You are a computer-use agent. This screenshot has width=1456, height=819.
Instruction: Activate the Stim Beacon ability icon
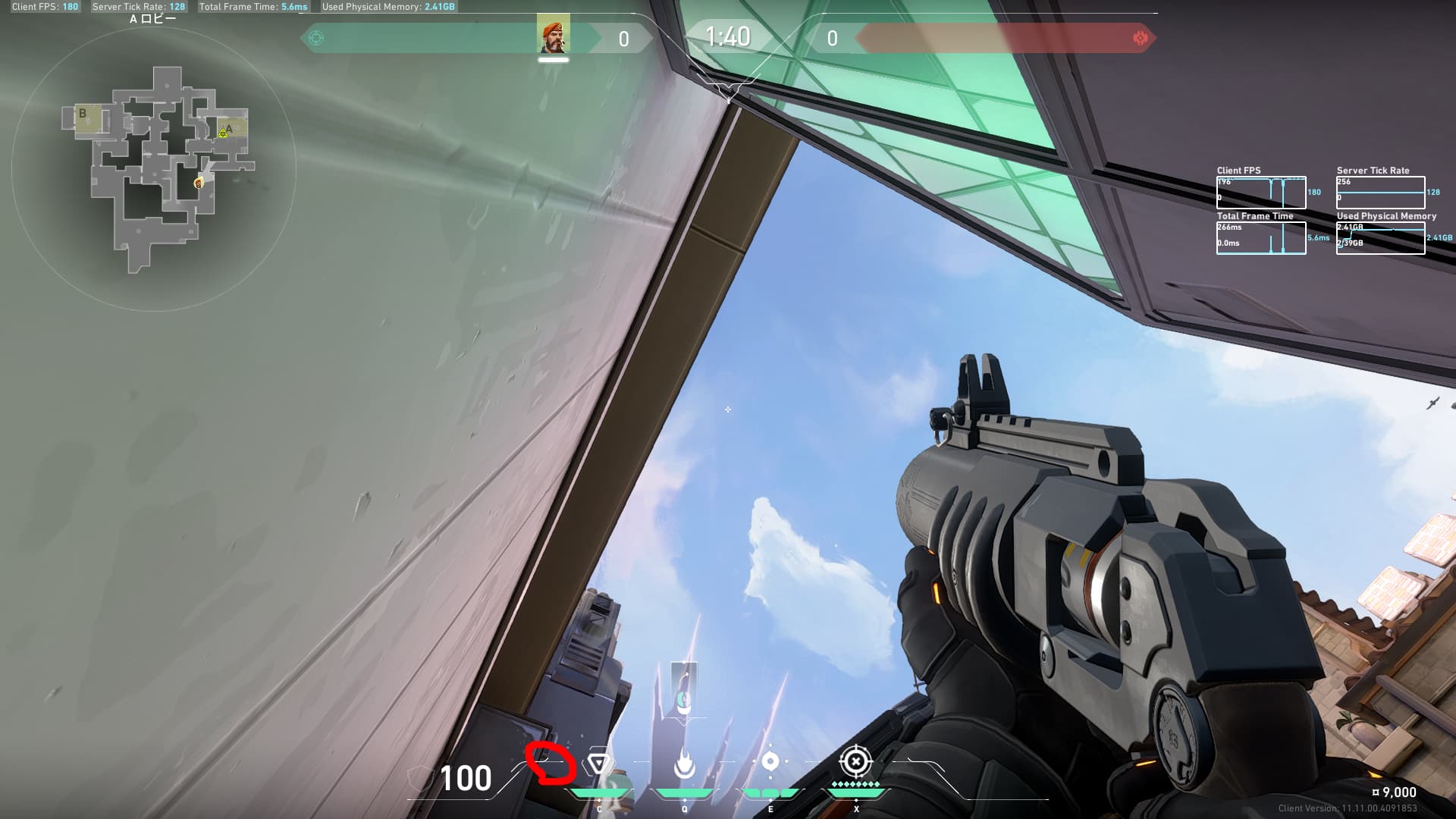click(599, 764)
